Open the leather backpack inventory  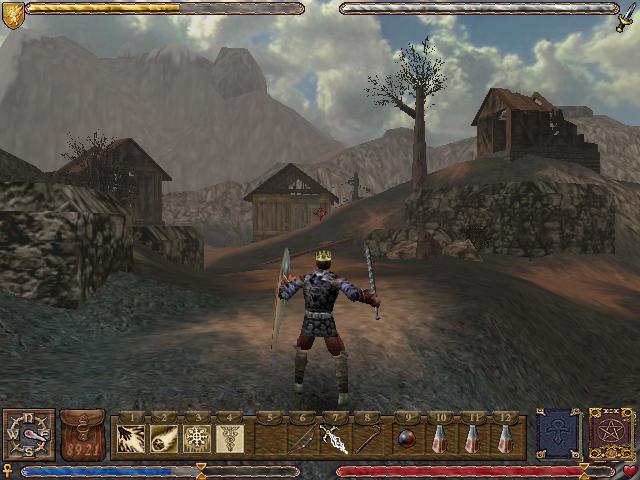[x=82, y=435]
